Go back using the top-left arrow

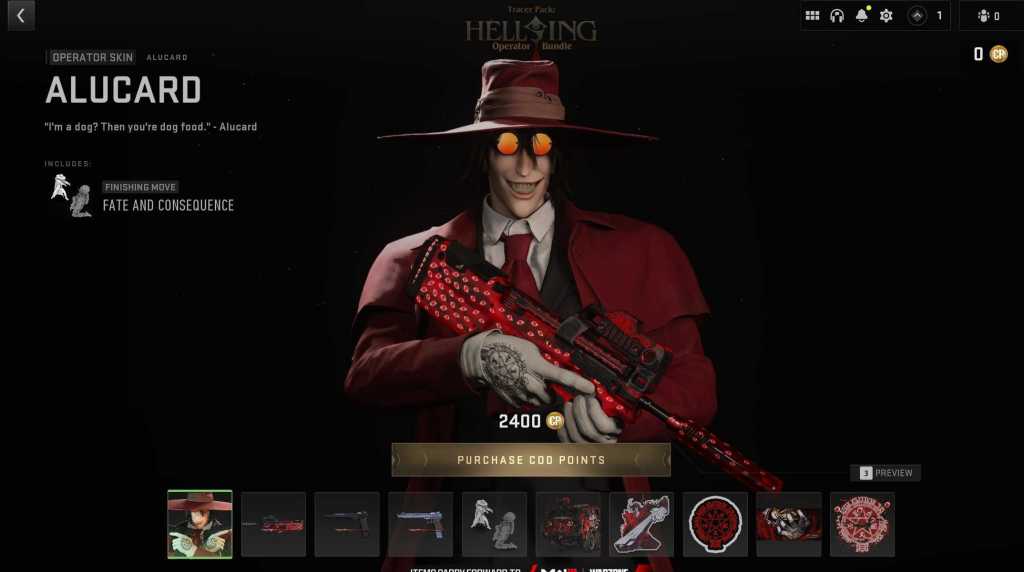tap(20, 16)
